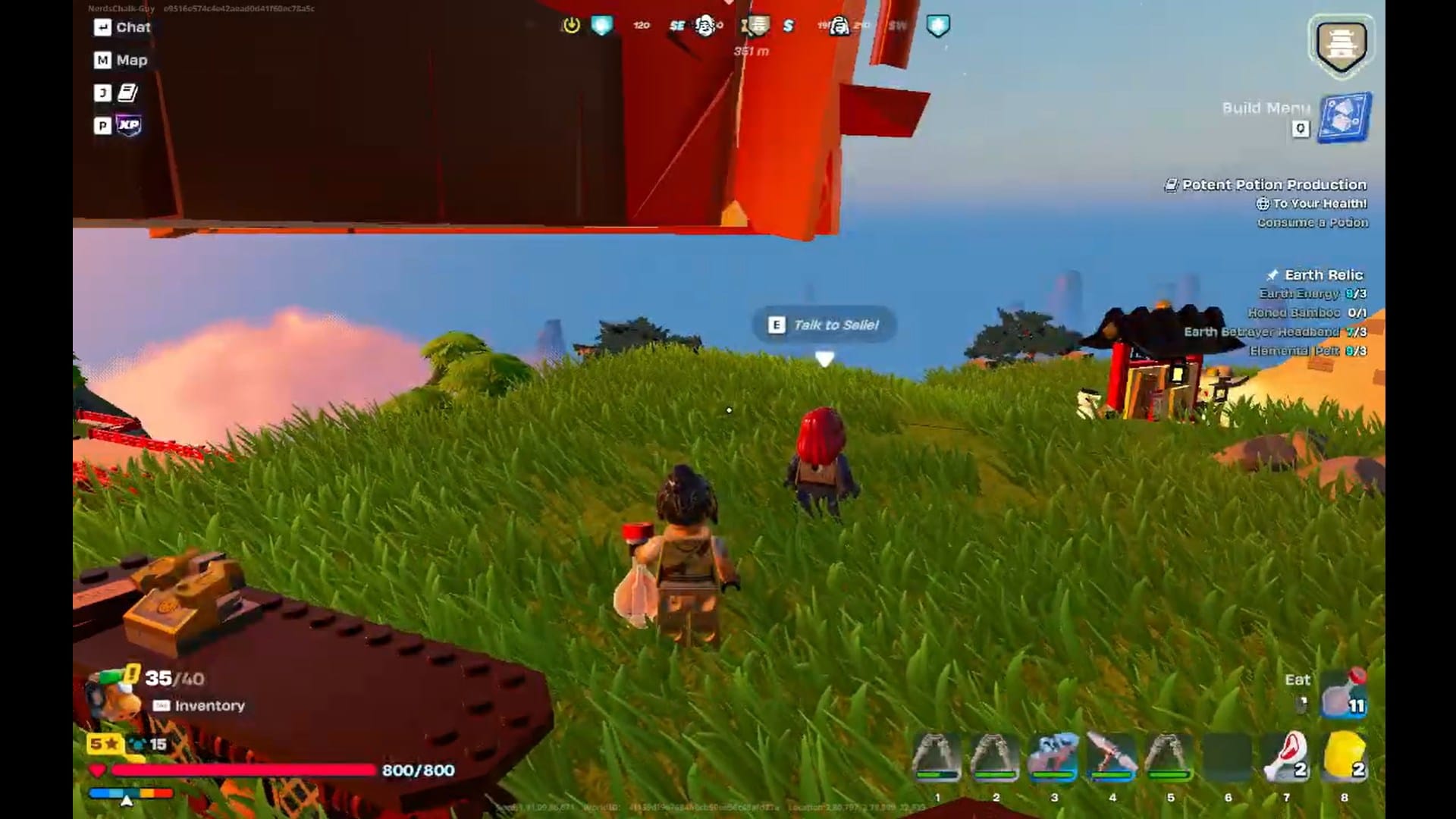The width and height of the screenshot is (1456, 819).
Task: Open the Map menu entry
Action: (x=121, y=60)
